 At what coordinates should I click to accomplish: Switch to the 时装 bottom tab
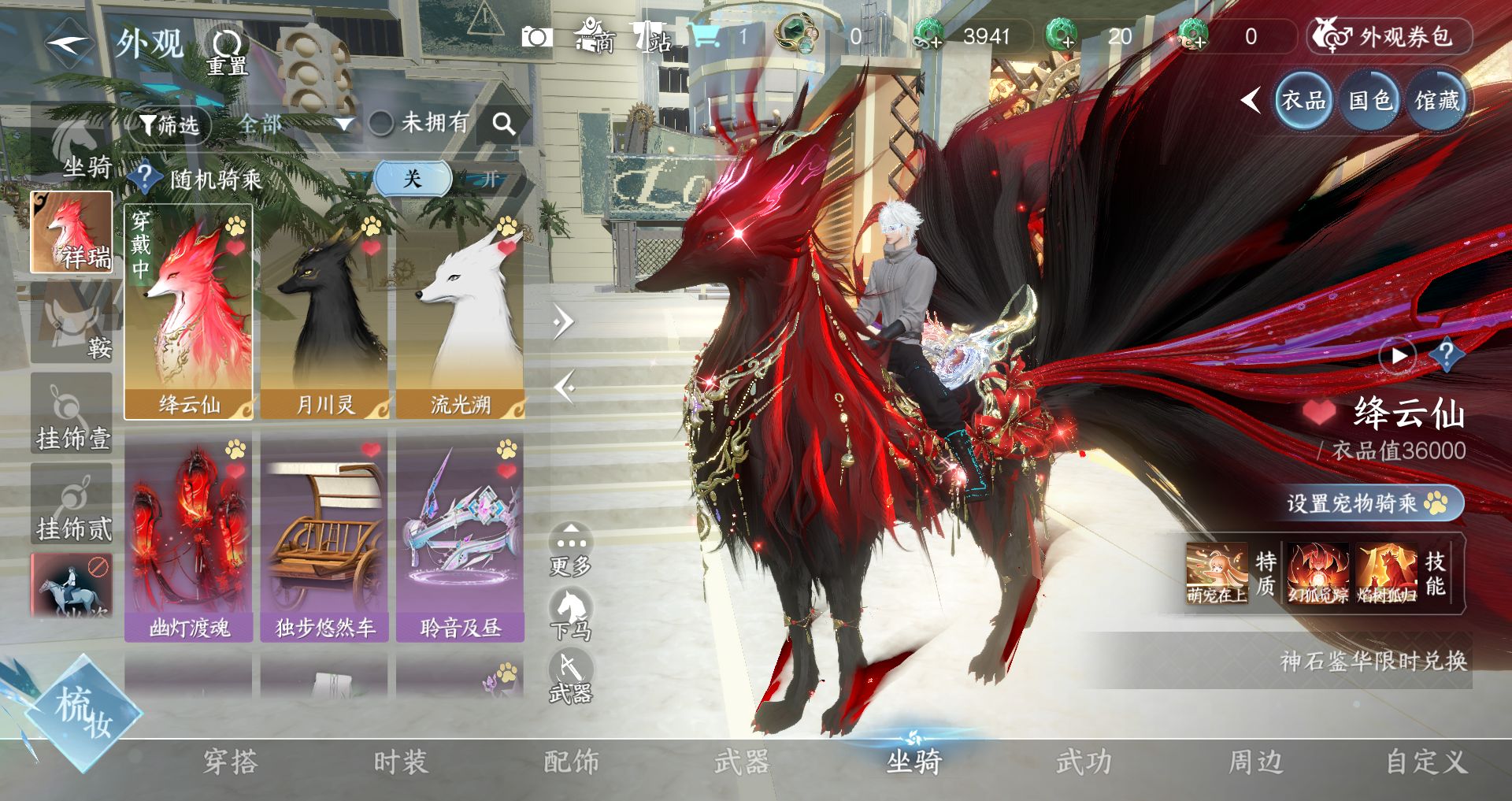(400, 762)
